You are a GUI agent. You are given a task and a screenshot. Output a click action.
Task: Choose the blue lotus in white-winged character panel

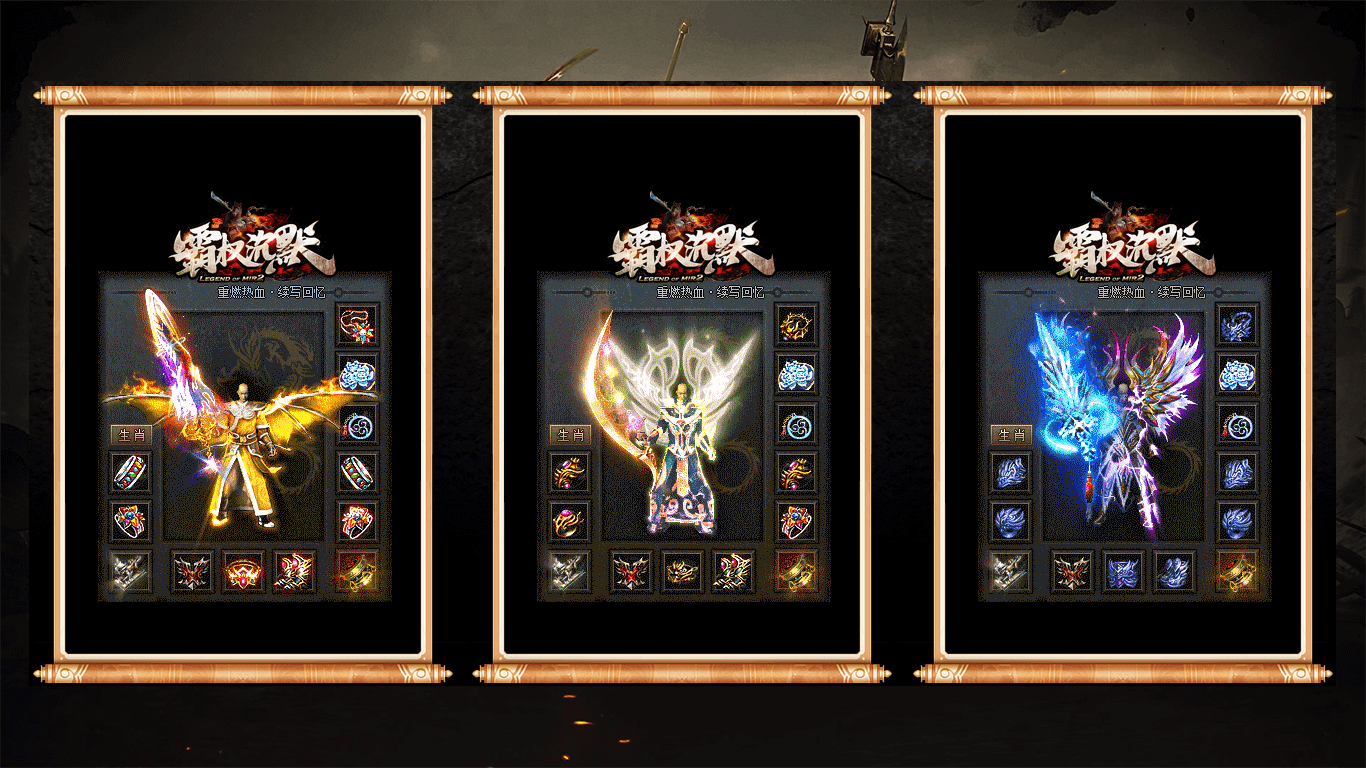pos(797,374)
